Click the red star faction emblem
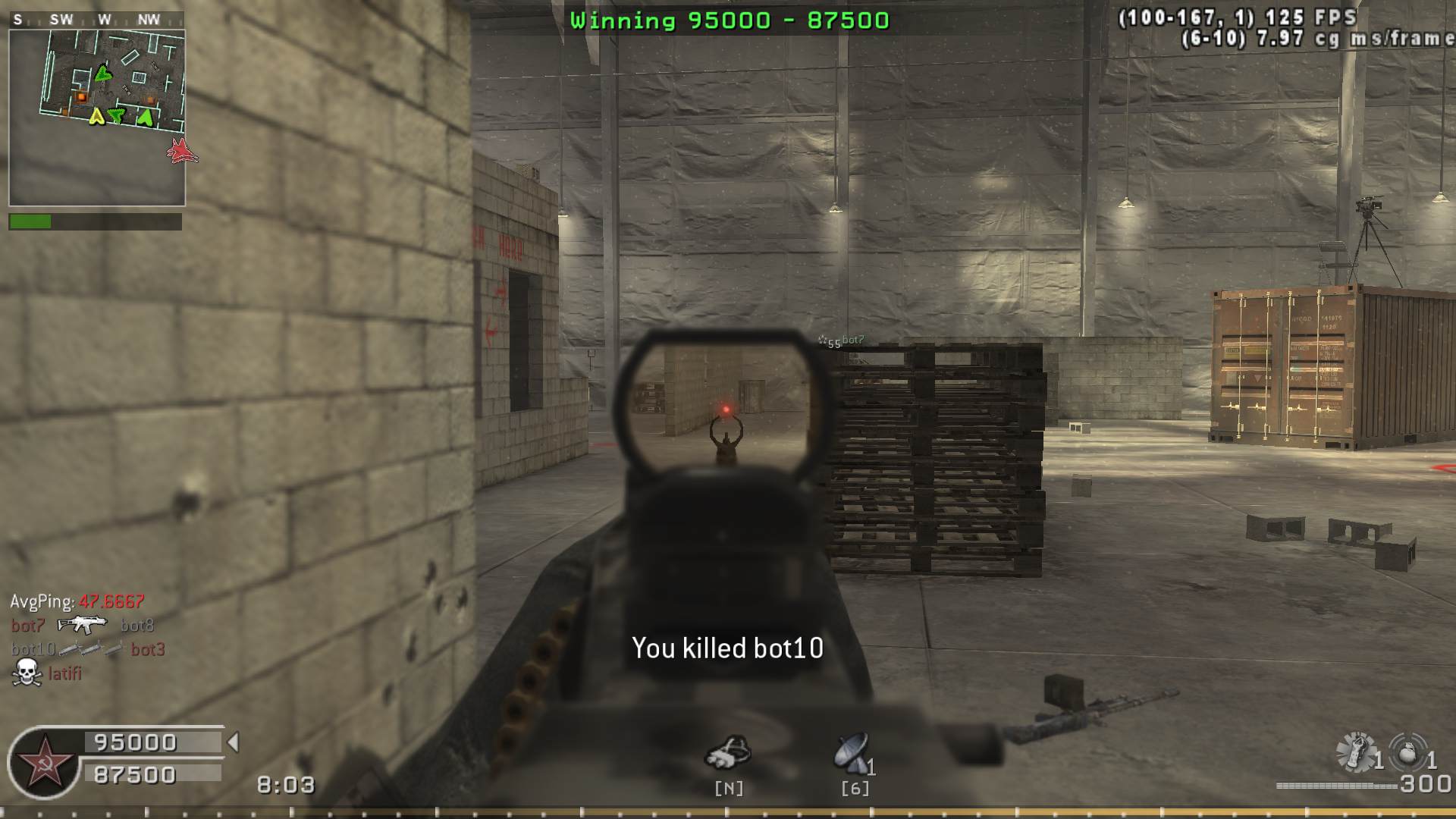This screenshot has width=1456, height=819. click(x=44, y=761)
